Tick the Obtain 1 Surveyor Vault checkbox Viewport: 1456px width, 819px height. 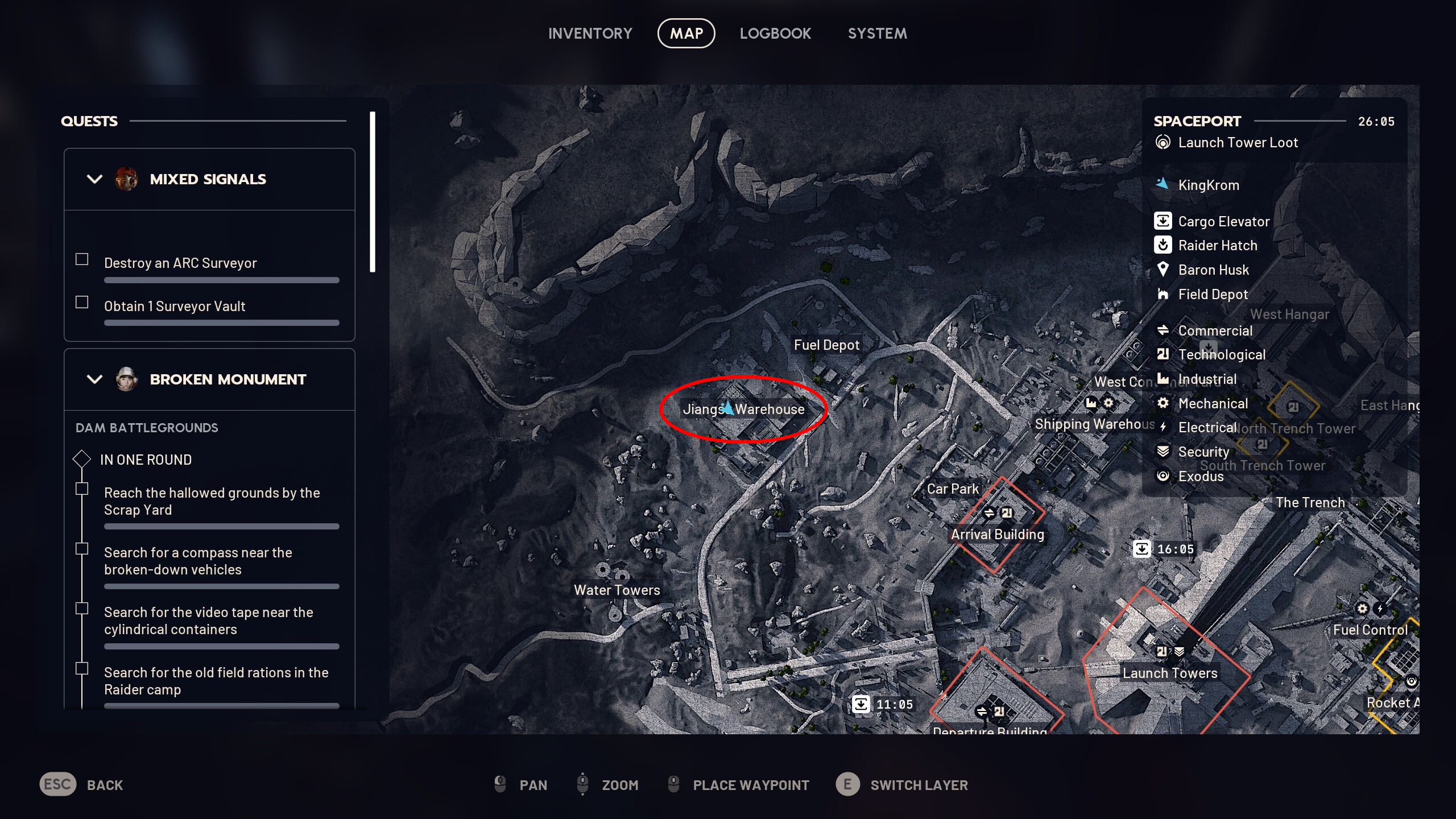[81, 302]
